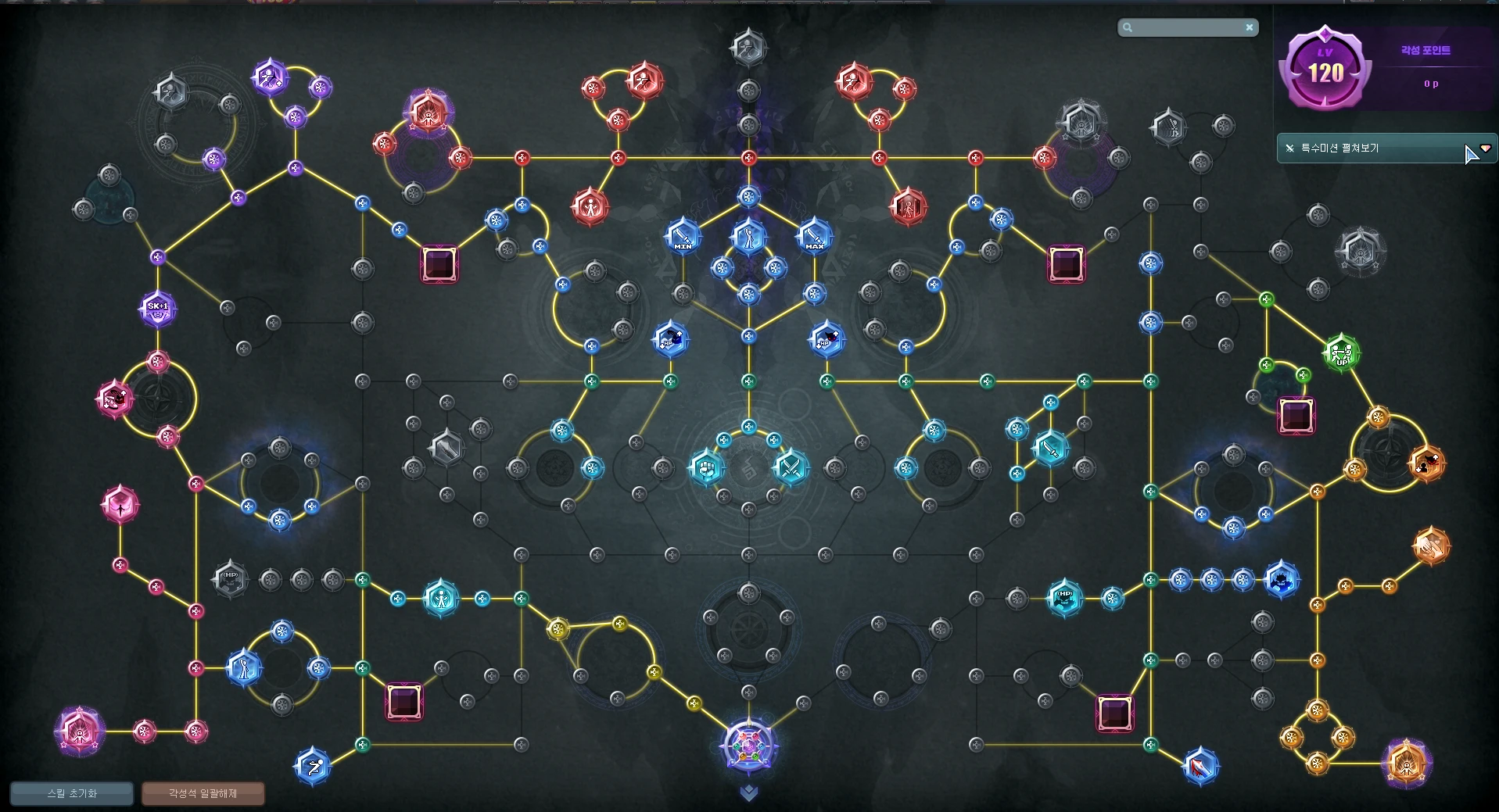Click the 각성석 일괄해제 button
Screen dimensions: 1499x812
pyautogui.click(x=203, y=793)
